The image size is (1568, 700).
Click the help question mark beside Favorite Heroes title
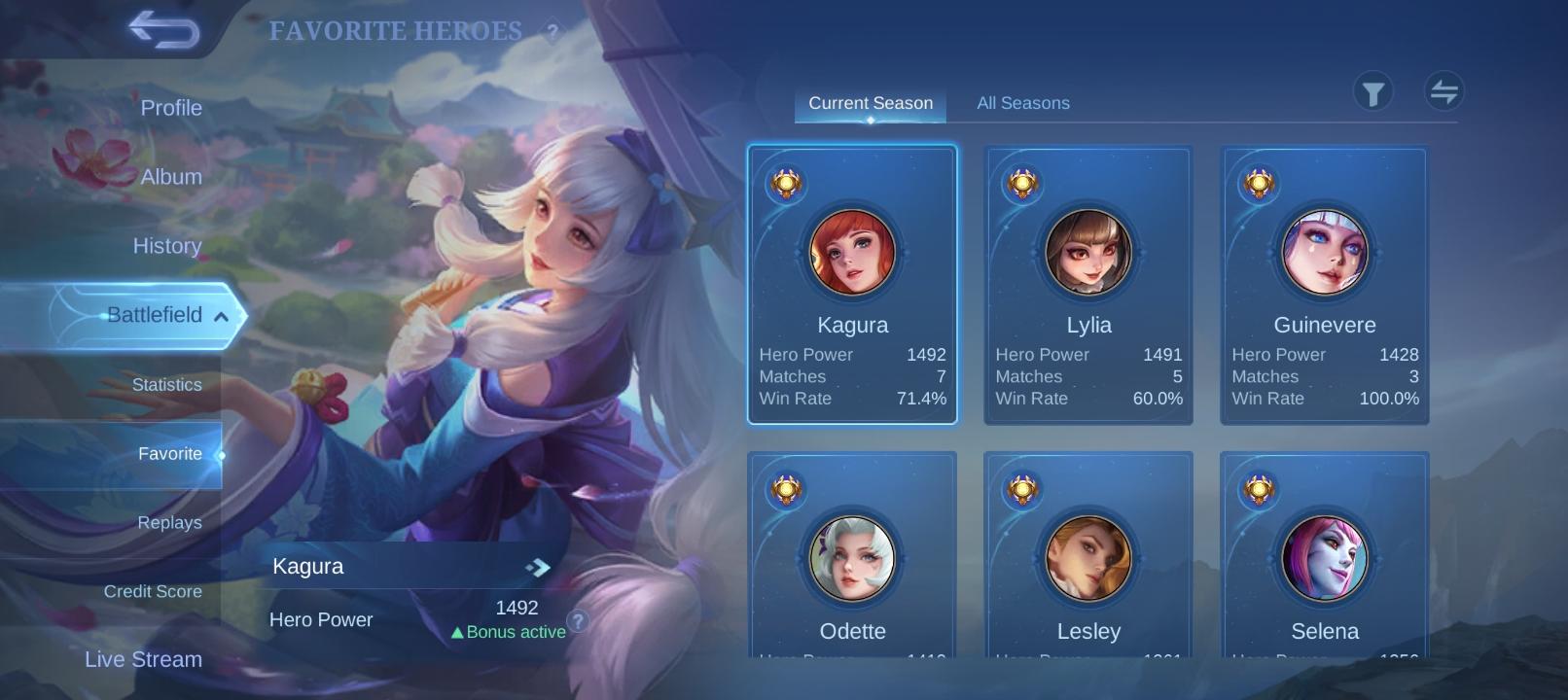coord(552,32)
